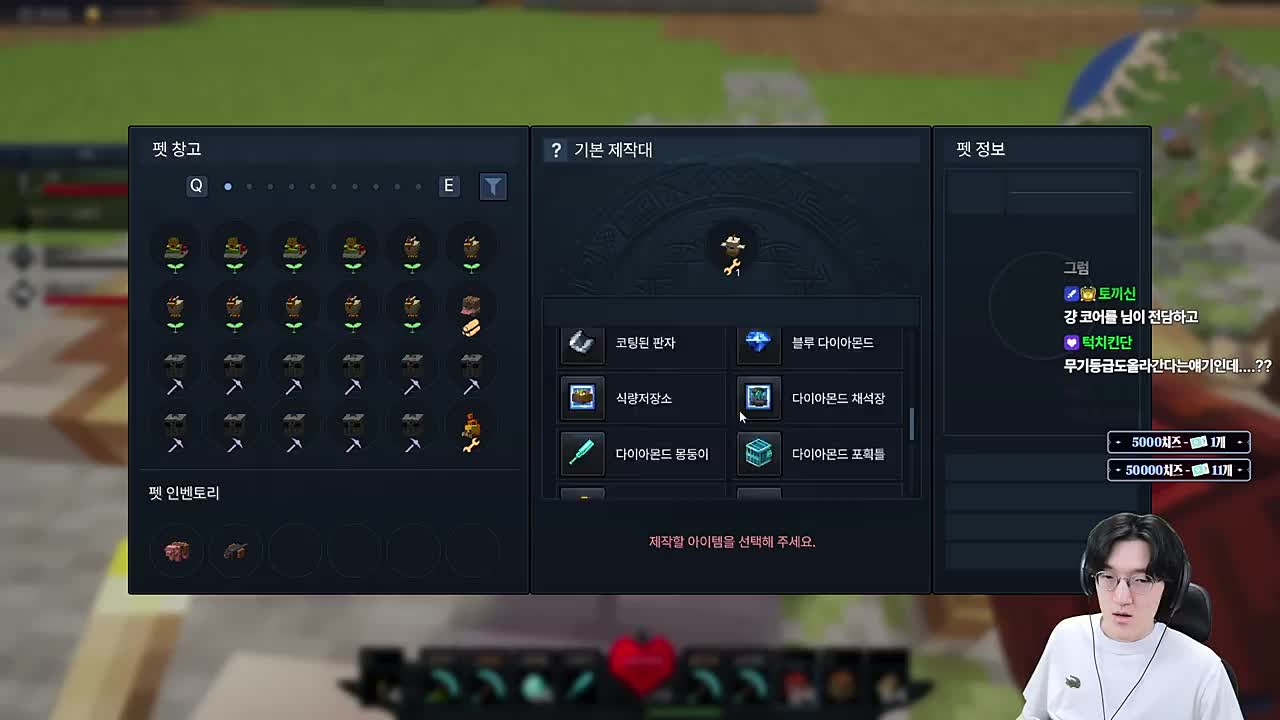Click an empty pet inventory slot

[294, 550]
